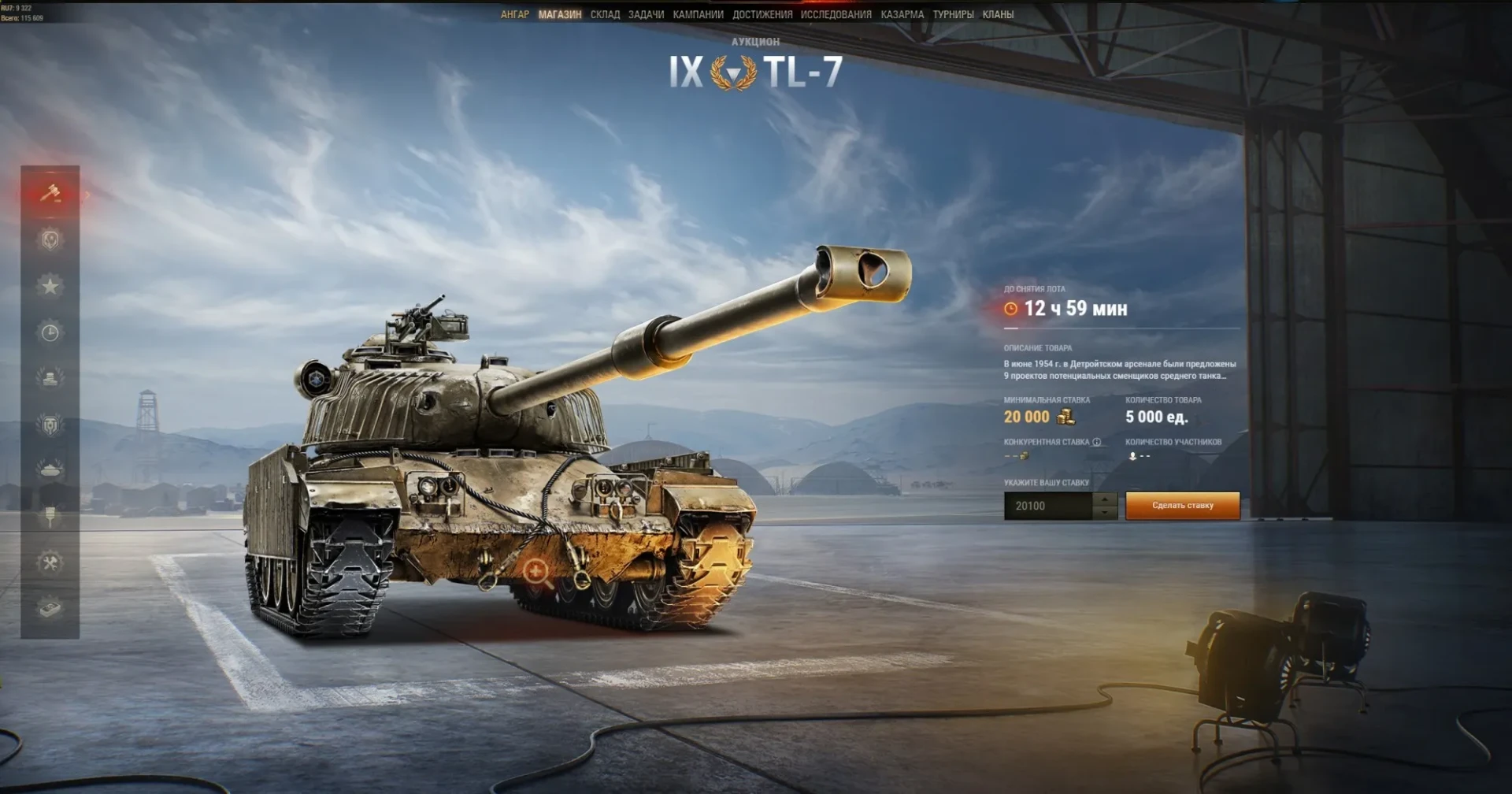Open the Исследования tab
Screen dimensions: 1512x794
[x=836, y=14]
